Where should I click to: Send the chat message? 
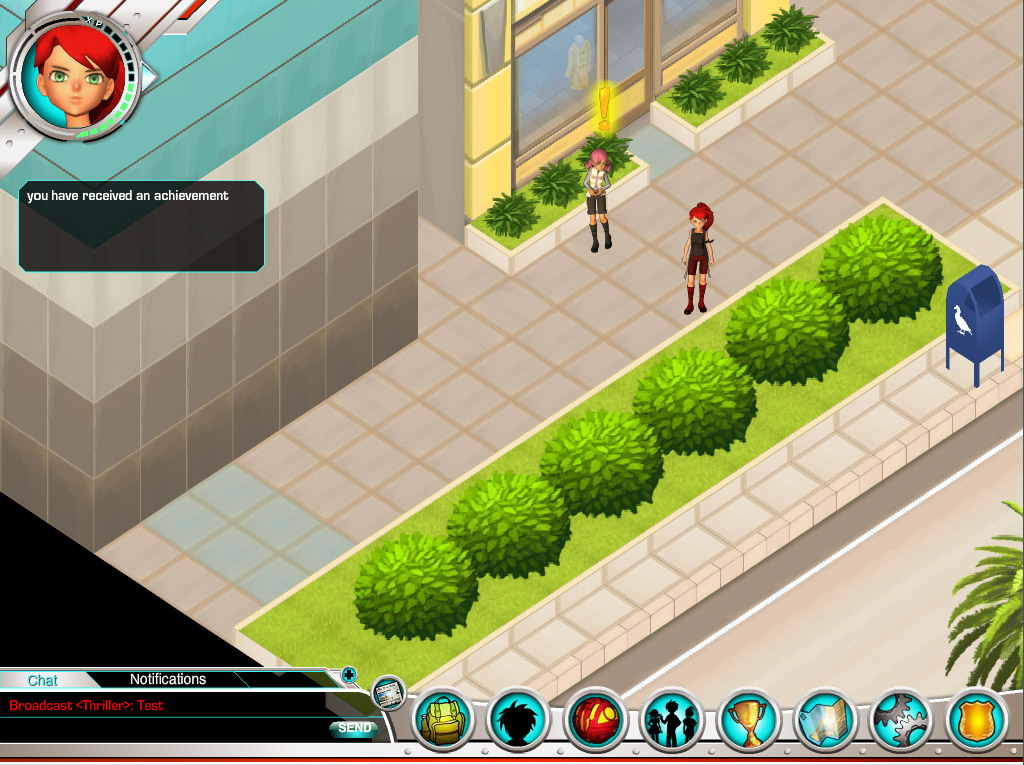(x=354, y=728)
